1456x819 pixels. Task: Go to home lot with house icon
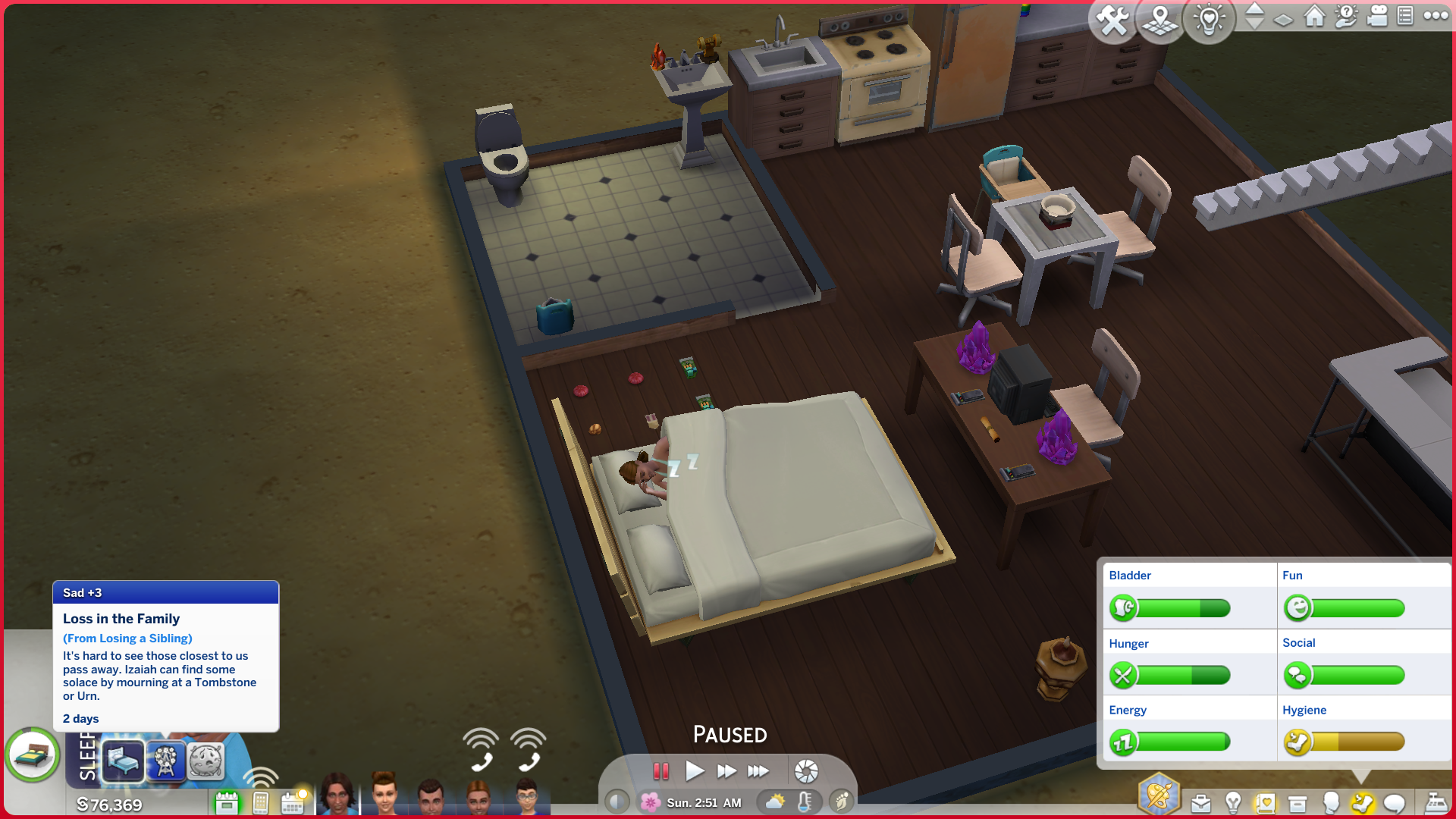coord(1314,16)
